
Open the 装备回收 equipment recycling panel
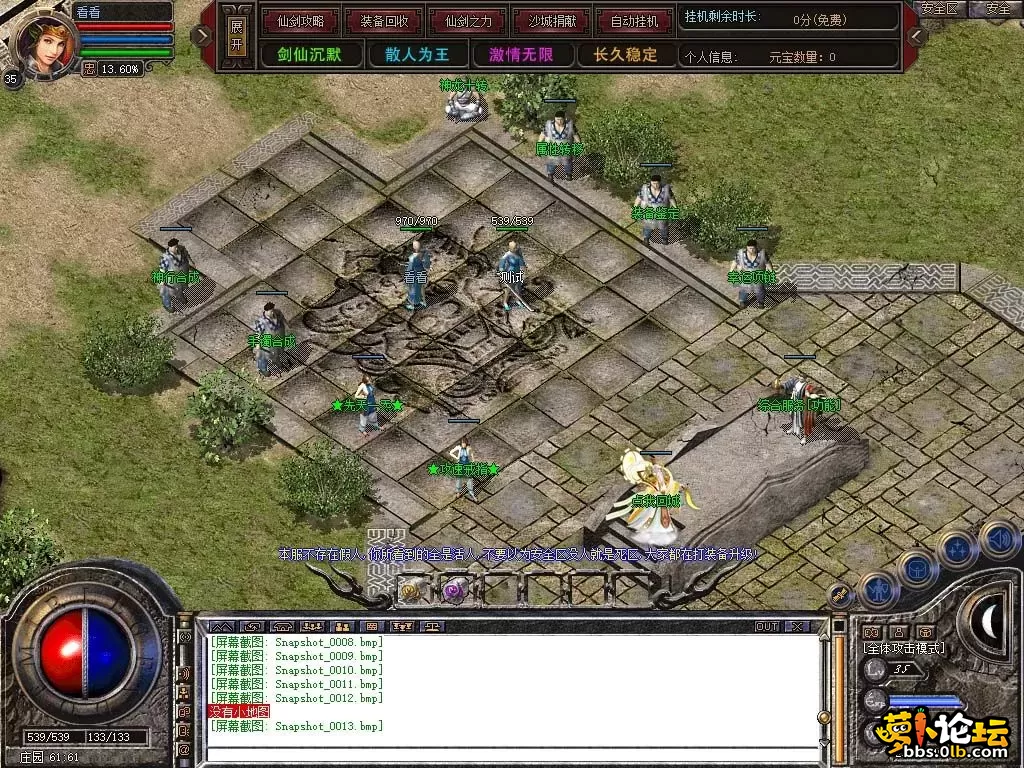[x=382, y=20]
